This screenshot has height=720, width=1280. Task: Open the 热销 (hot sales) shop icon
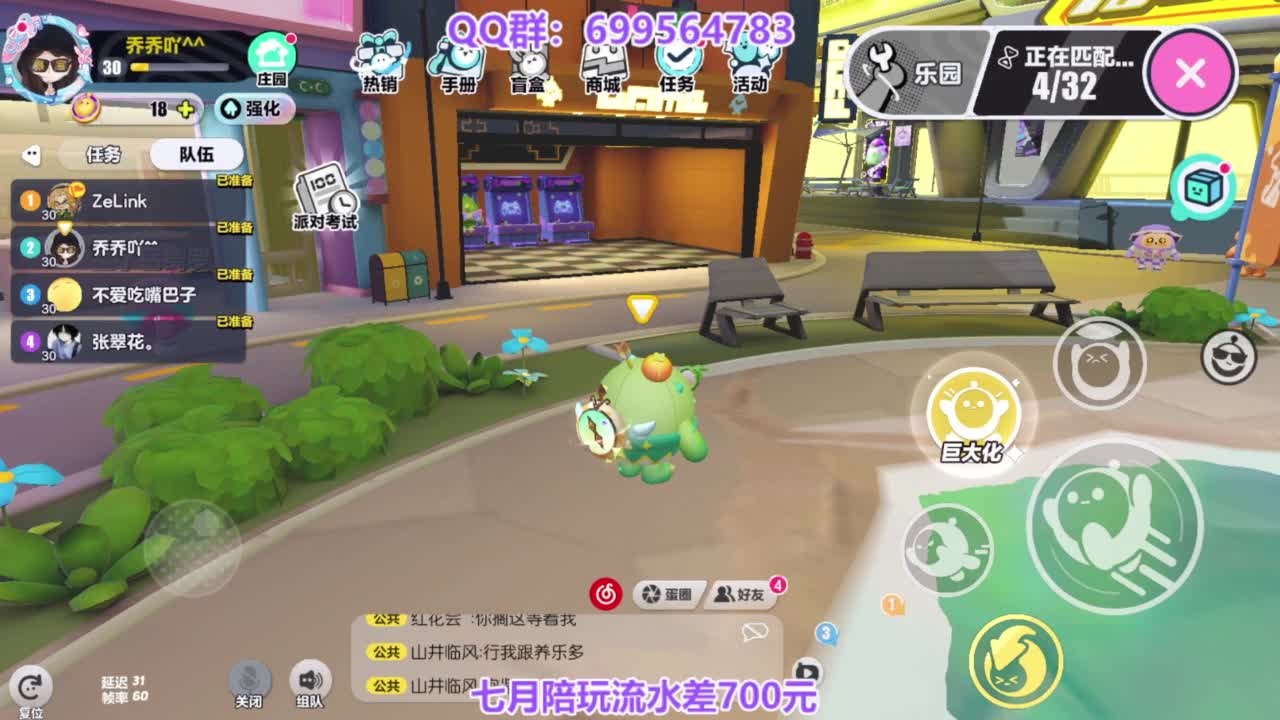click(378, 60)
